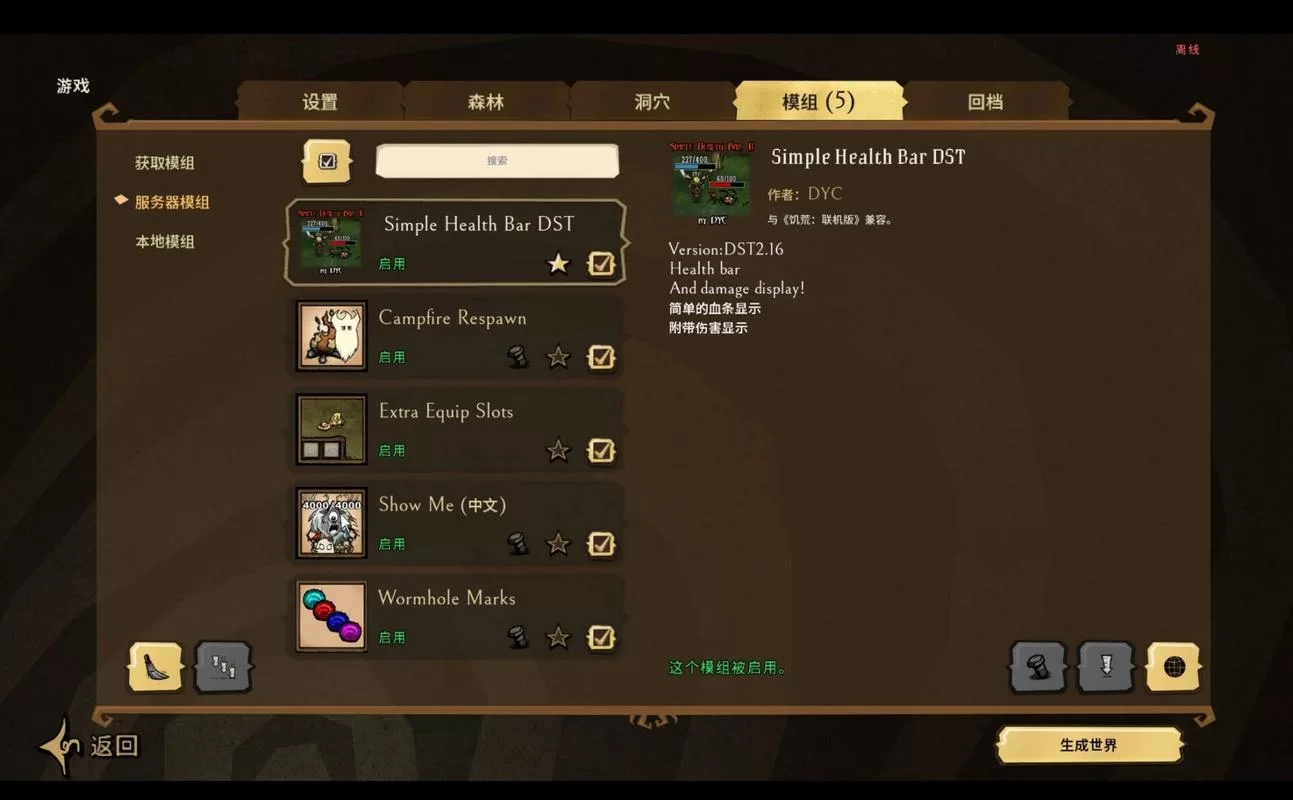Switch to the 设置 tab

pyautogui.click(x=320, y=102)
